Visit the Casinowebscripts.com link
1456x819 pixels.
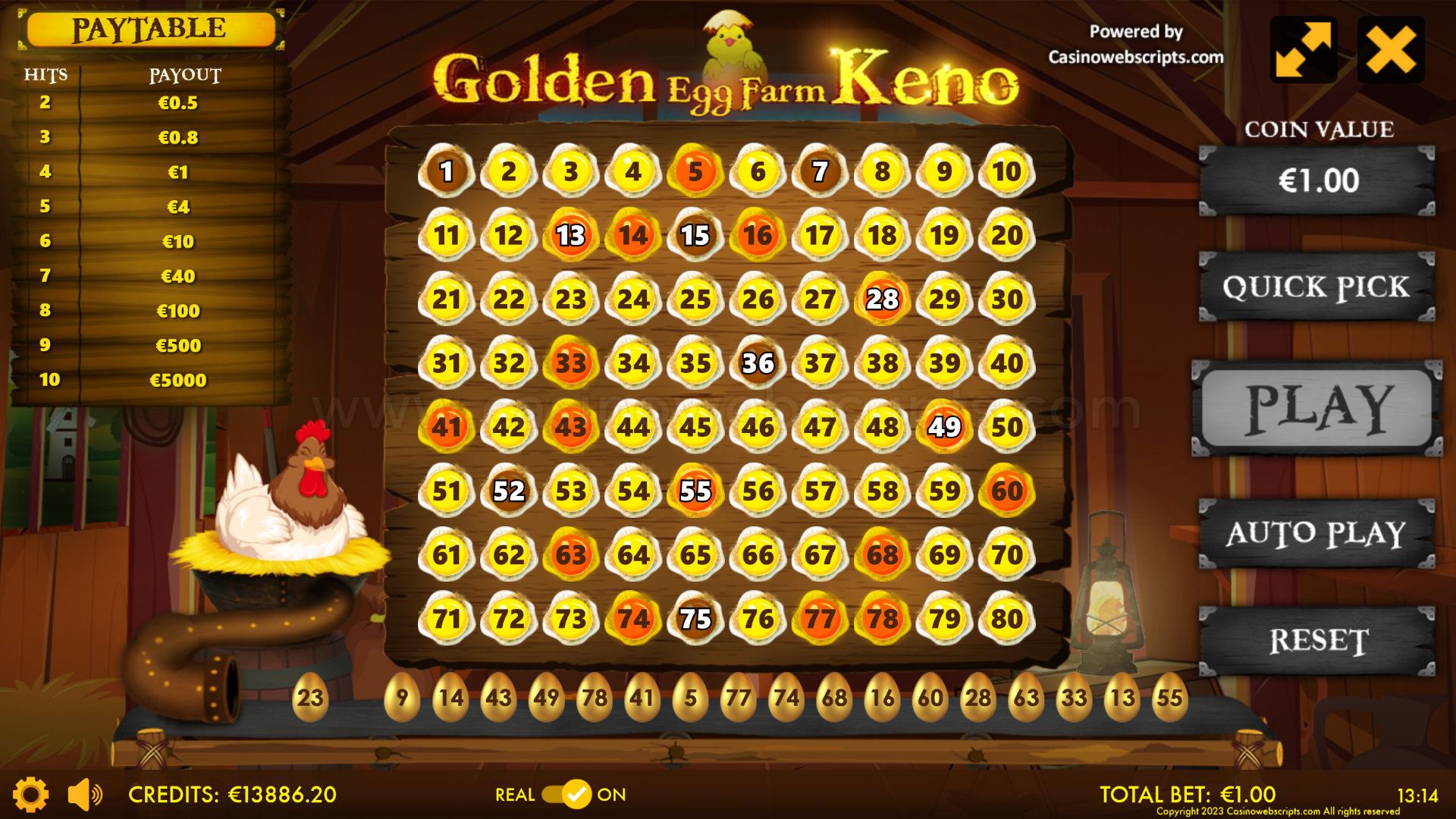1135,57
